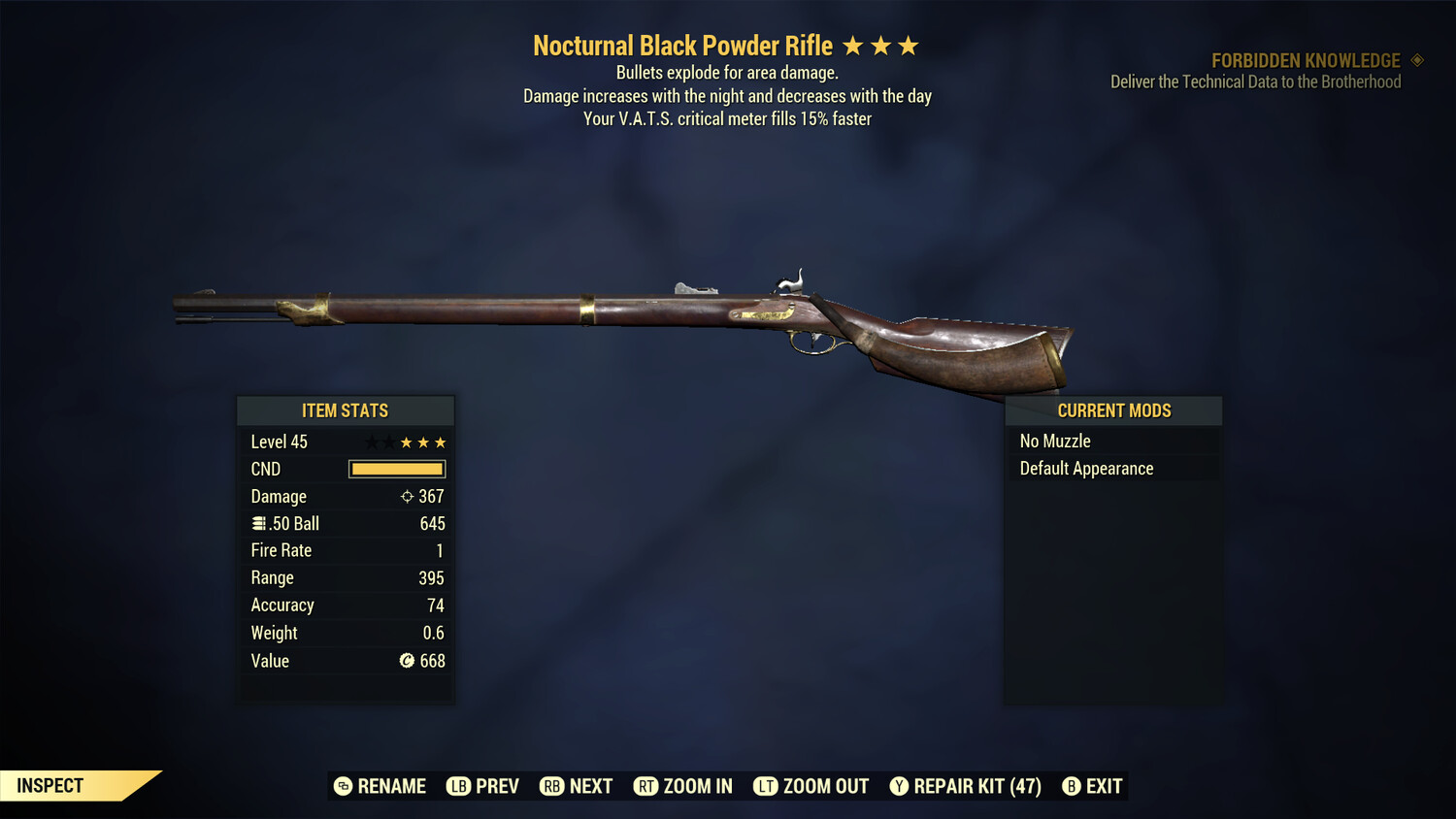Click the .50 Ball ammo icon
This screenshot has height=819, width=1456.
259,523
